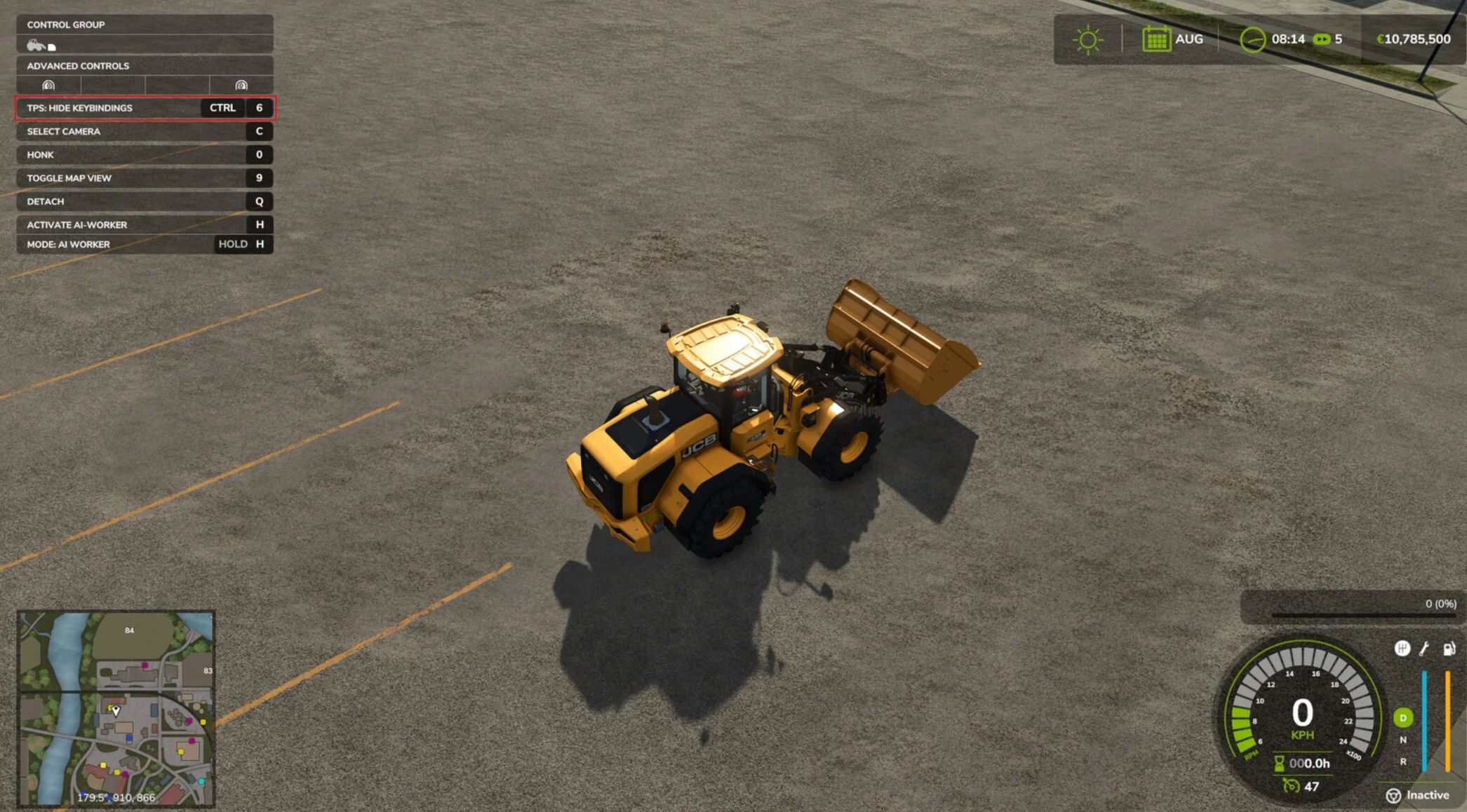Open the AUG calendar icon
Image resolution: width=1467 pixels, height=812 pixels.
point(1157,39)
